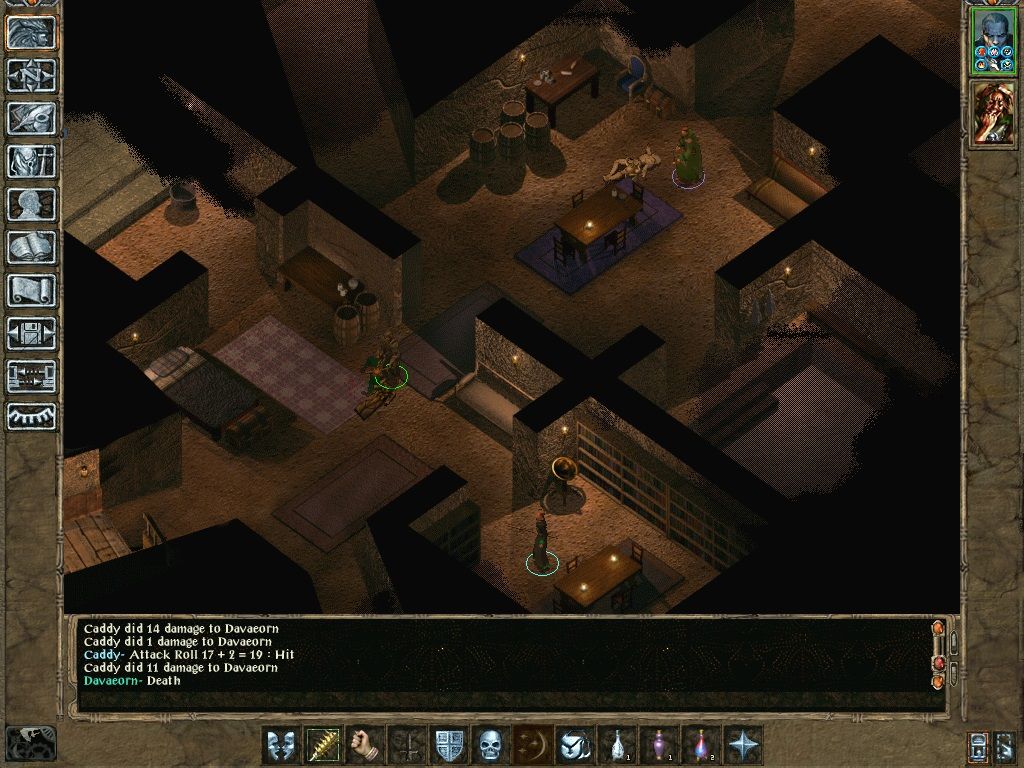
Task: Open the priest scroll
Action: 32,290
